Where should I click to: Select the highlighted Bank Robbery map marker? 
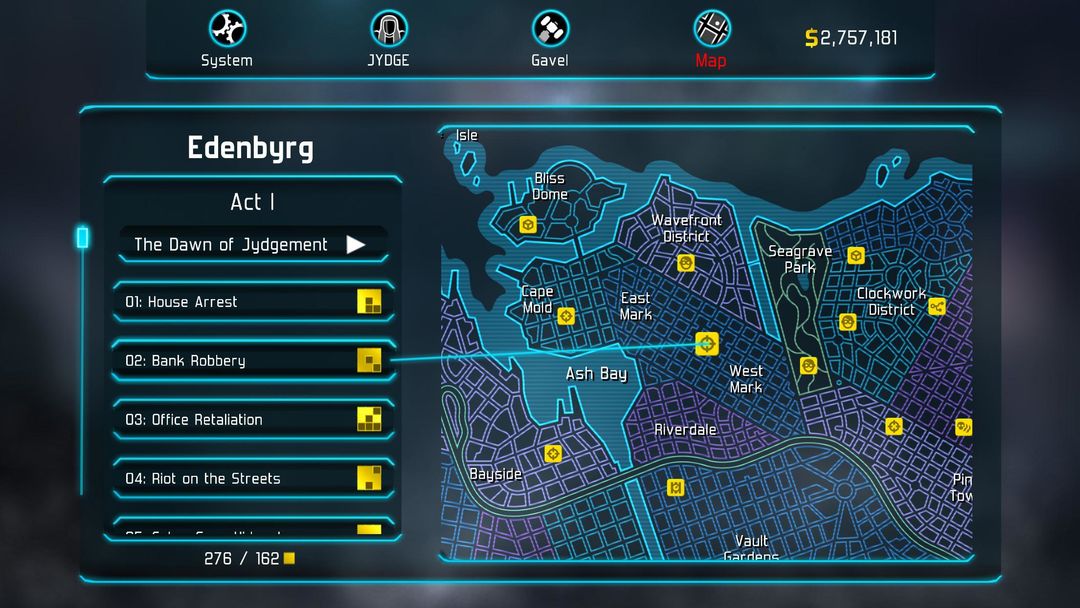707,344
